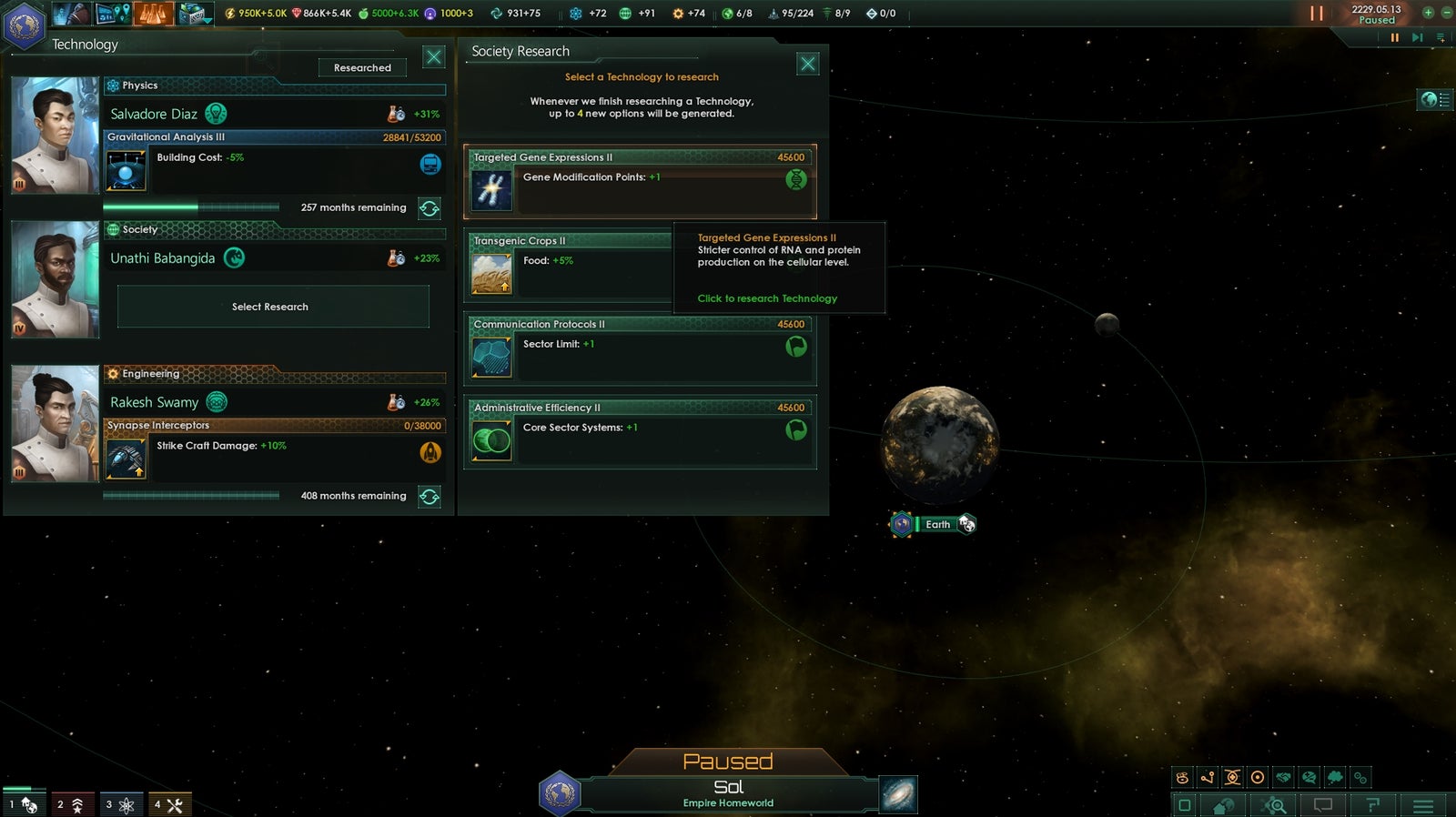Switch to the Researched tab in Technology window

pyautogui.click(x=361, y=67)
